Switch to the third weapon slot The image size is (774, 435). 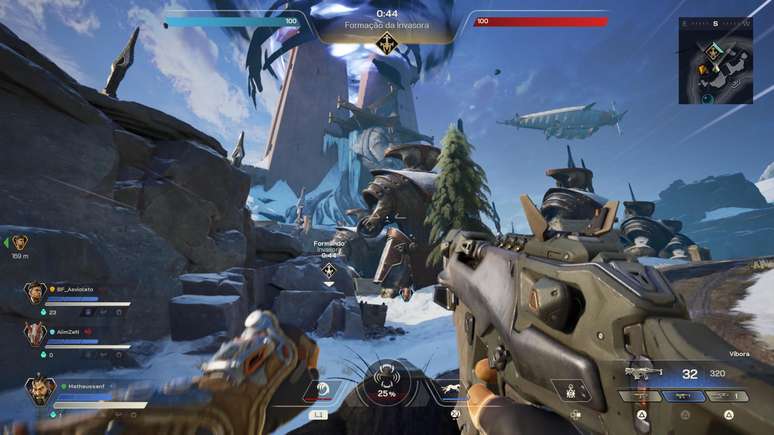point(727,396)
